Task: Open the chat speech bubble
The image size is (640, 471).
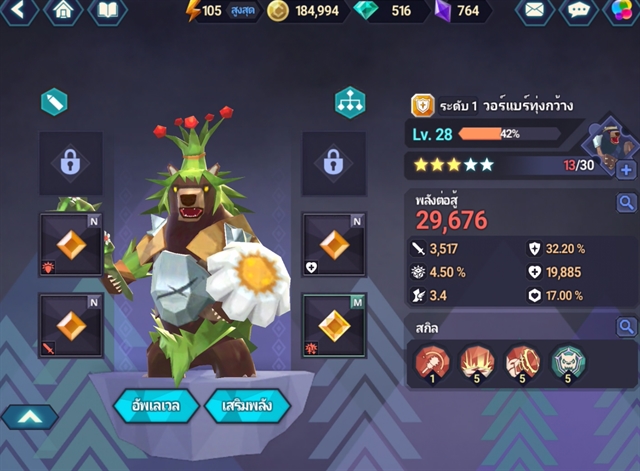Action: [580, 11]
